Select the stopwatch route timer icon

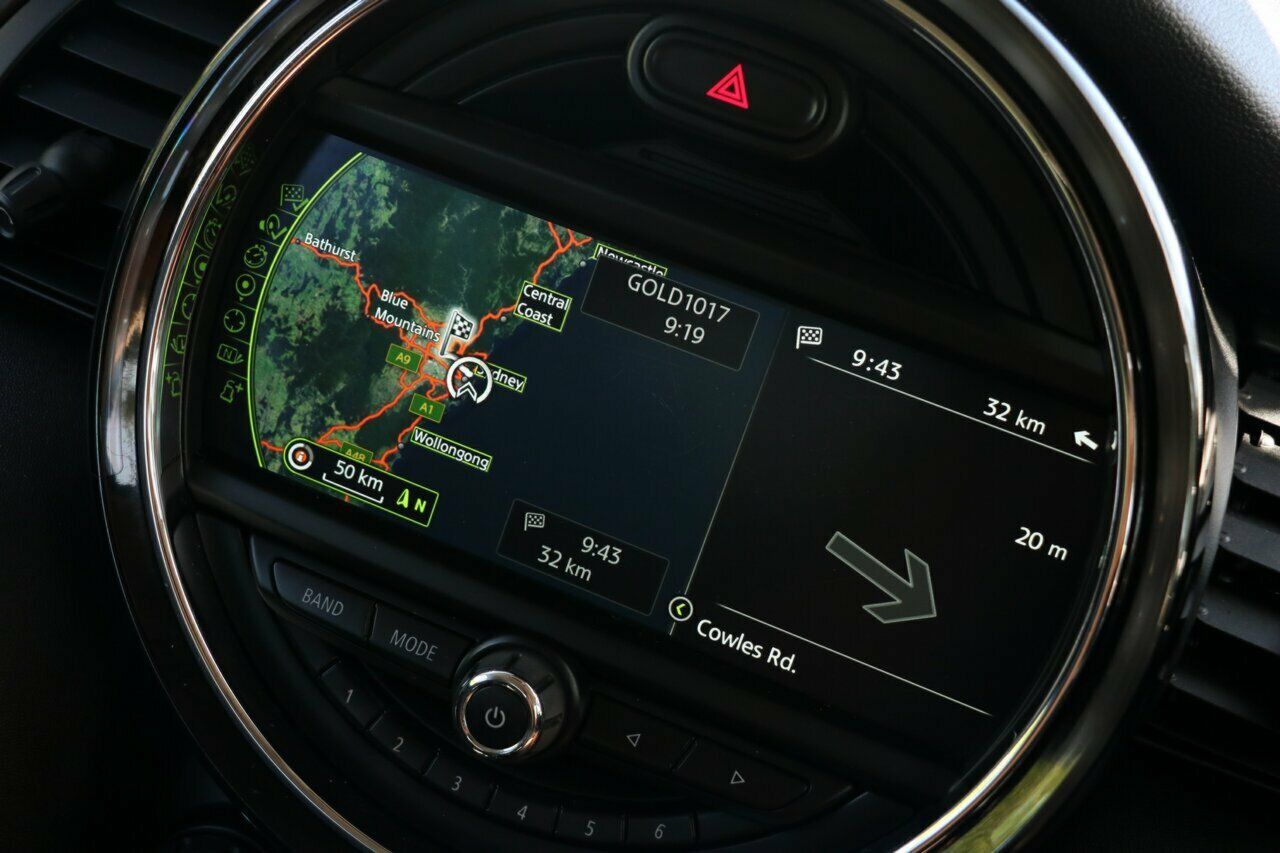(x=254, y=258)
